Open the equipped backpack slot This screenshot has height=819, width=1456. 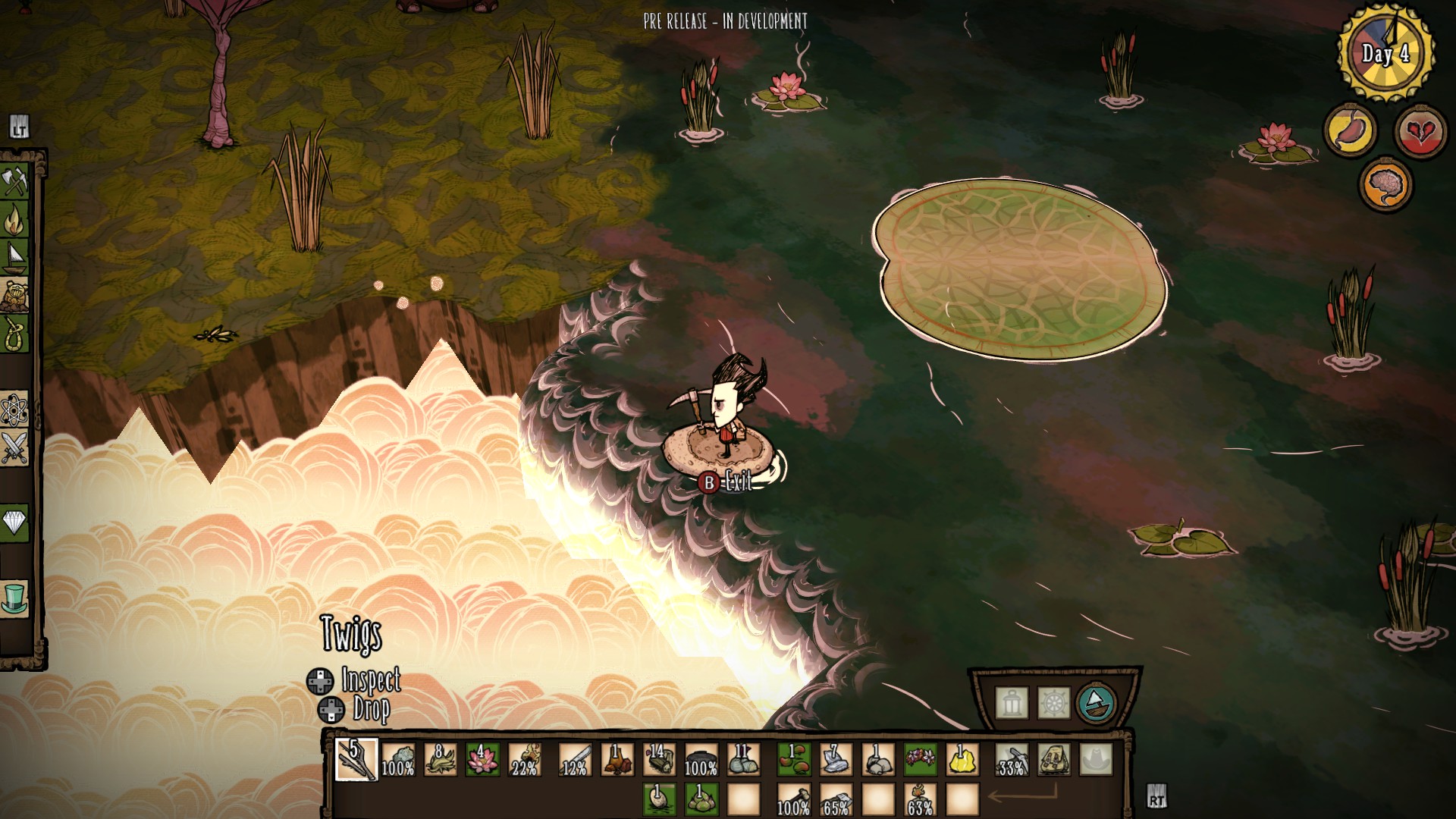click(1053, 758)
